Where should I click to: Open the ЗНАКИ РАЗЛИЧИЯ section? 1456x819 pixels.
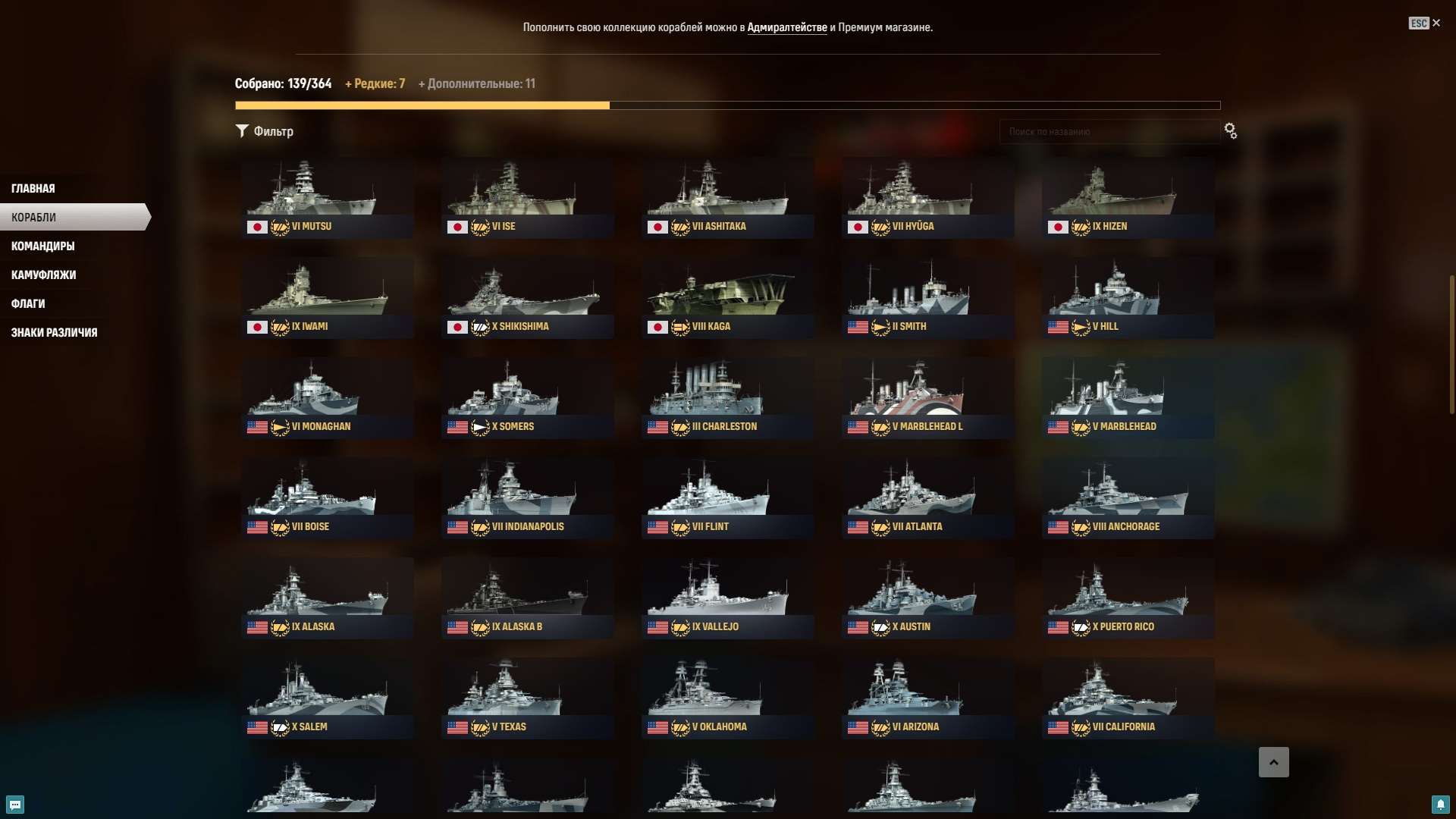pyautogui.click(x=54, y=332)
